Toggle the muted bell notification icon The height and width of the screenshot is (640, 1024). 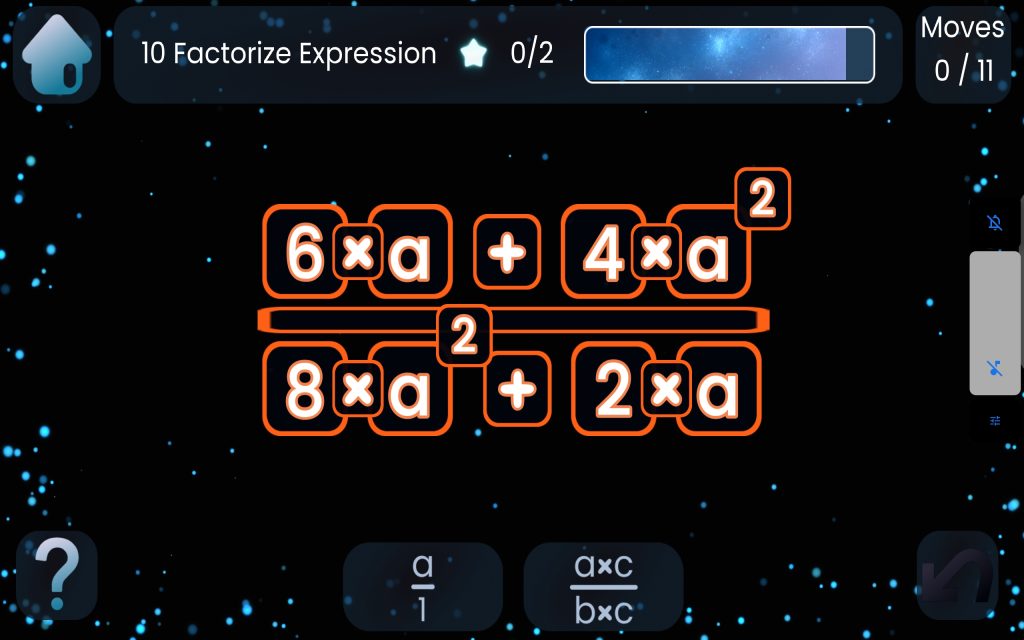tap(995, 222)
